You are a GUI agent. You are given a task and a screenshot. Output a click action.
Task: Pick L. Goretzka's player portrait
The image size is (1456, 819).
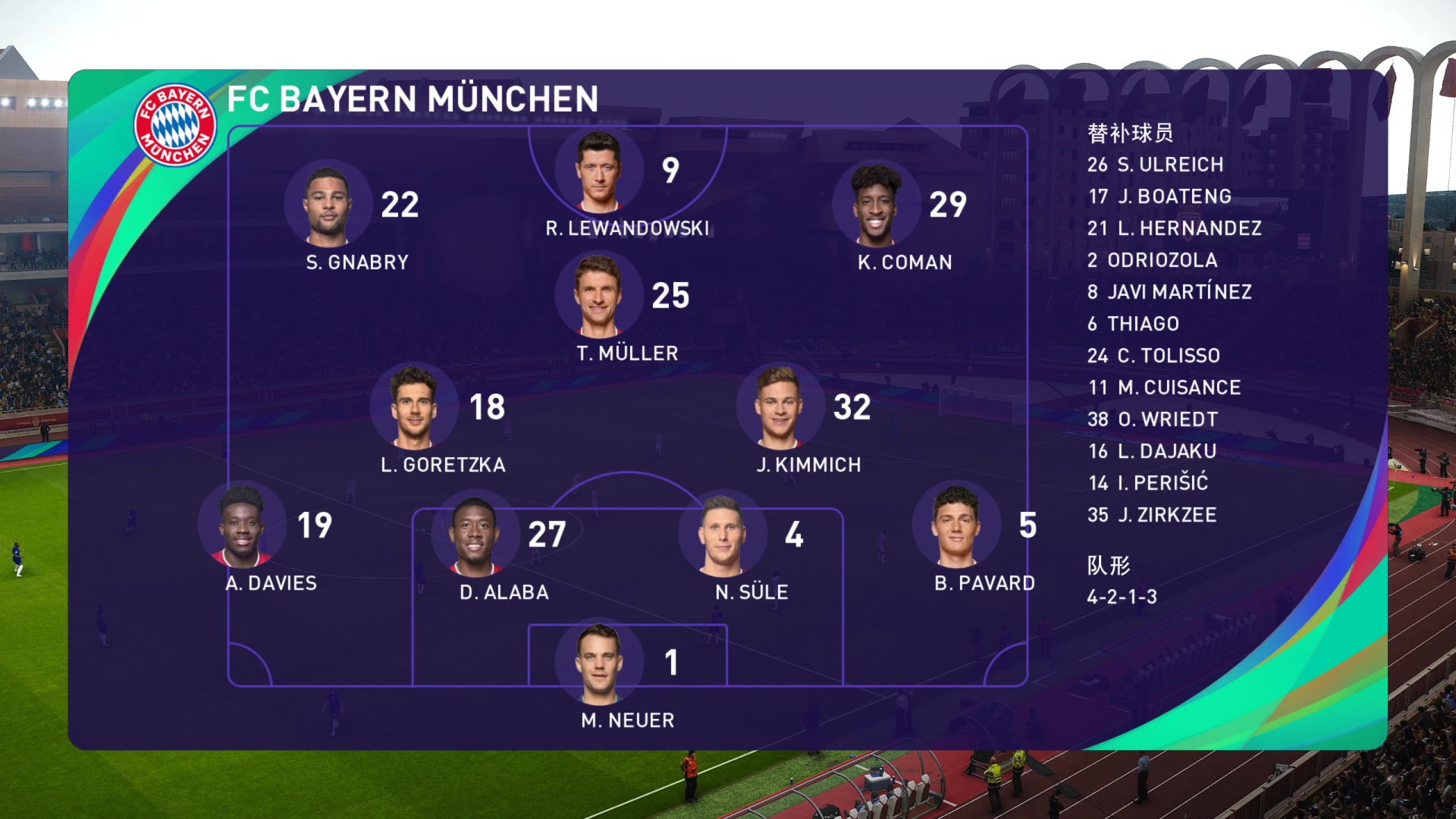pos(413,407)
